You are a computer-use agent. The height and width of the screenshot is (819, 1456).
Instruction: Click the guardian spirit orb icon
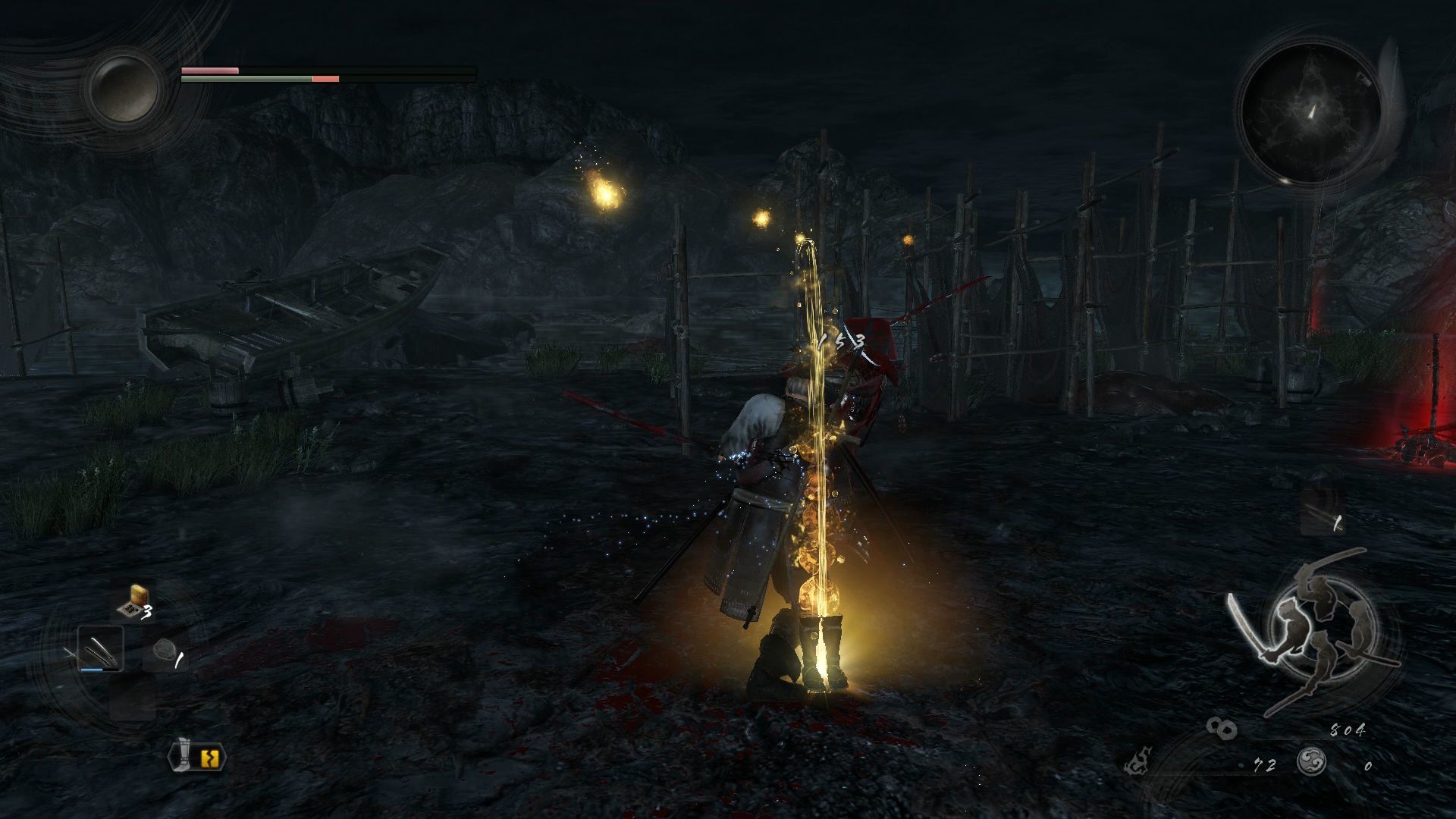coord(124,88)
